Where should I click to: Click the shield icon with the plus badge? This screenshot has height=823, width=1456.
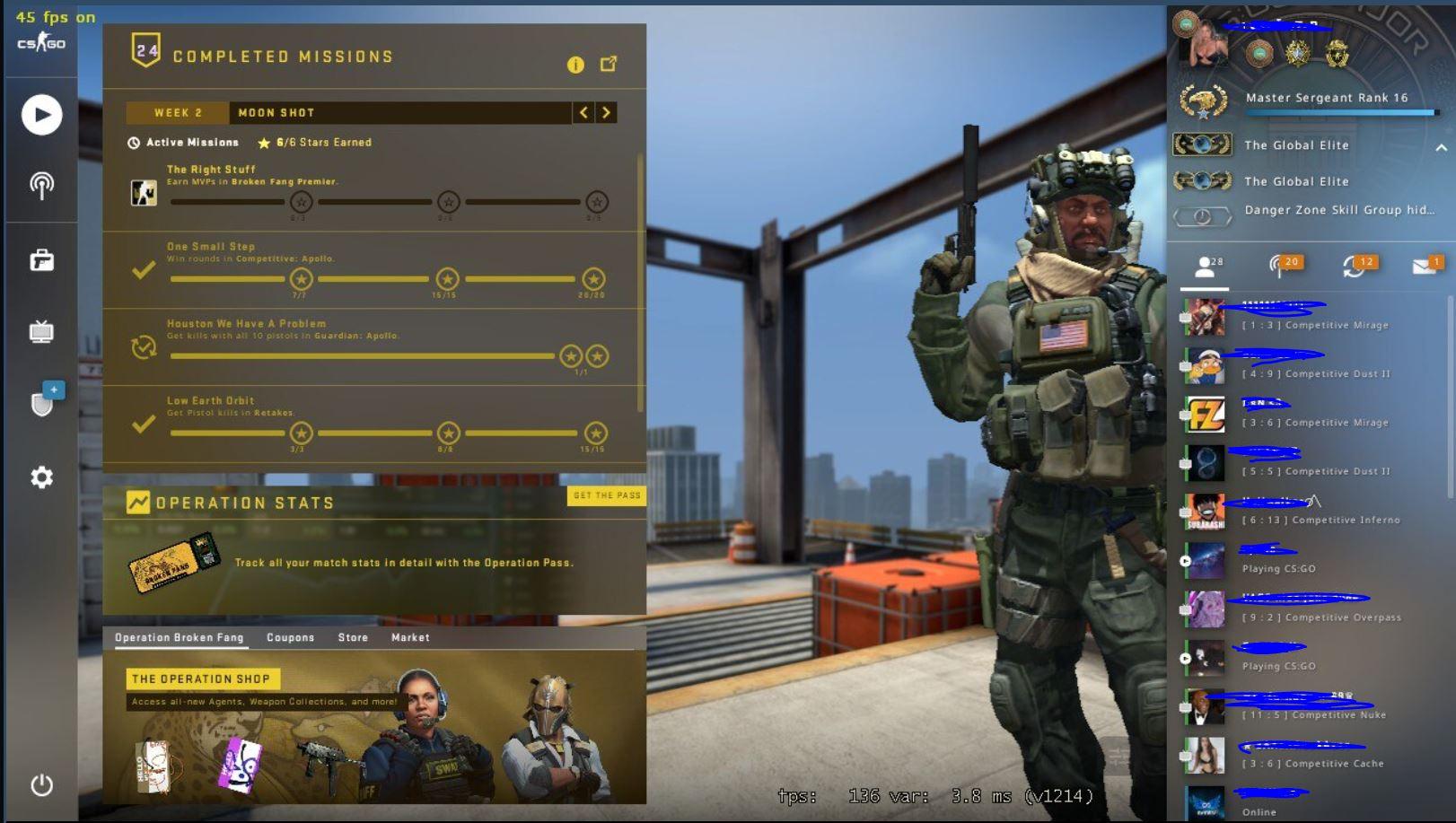click(40, 399)
